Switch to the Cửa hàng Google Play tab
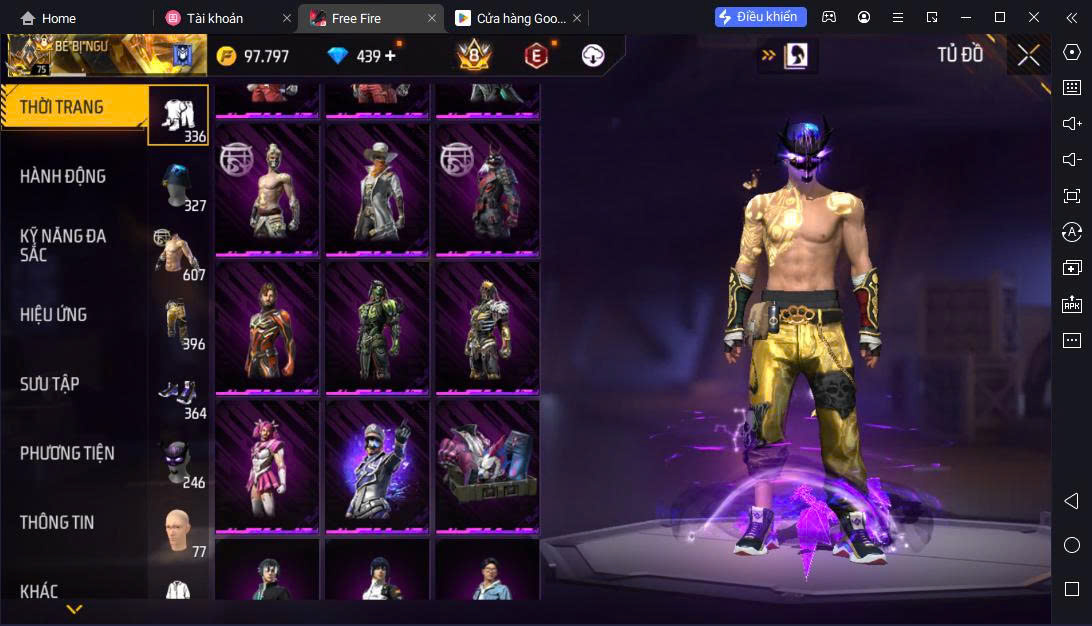The height and width of the screenshot is (626, 1092). pos(513,18)
